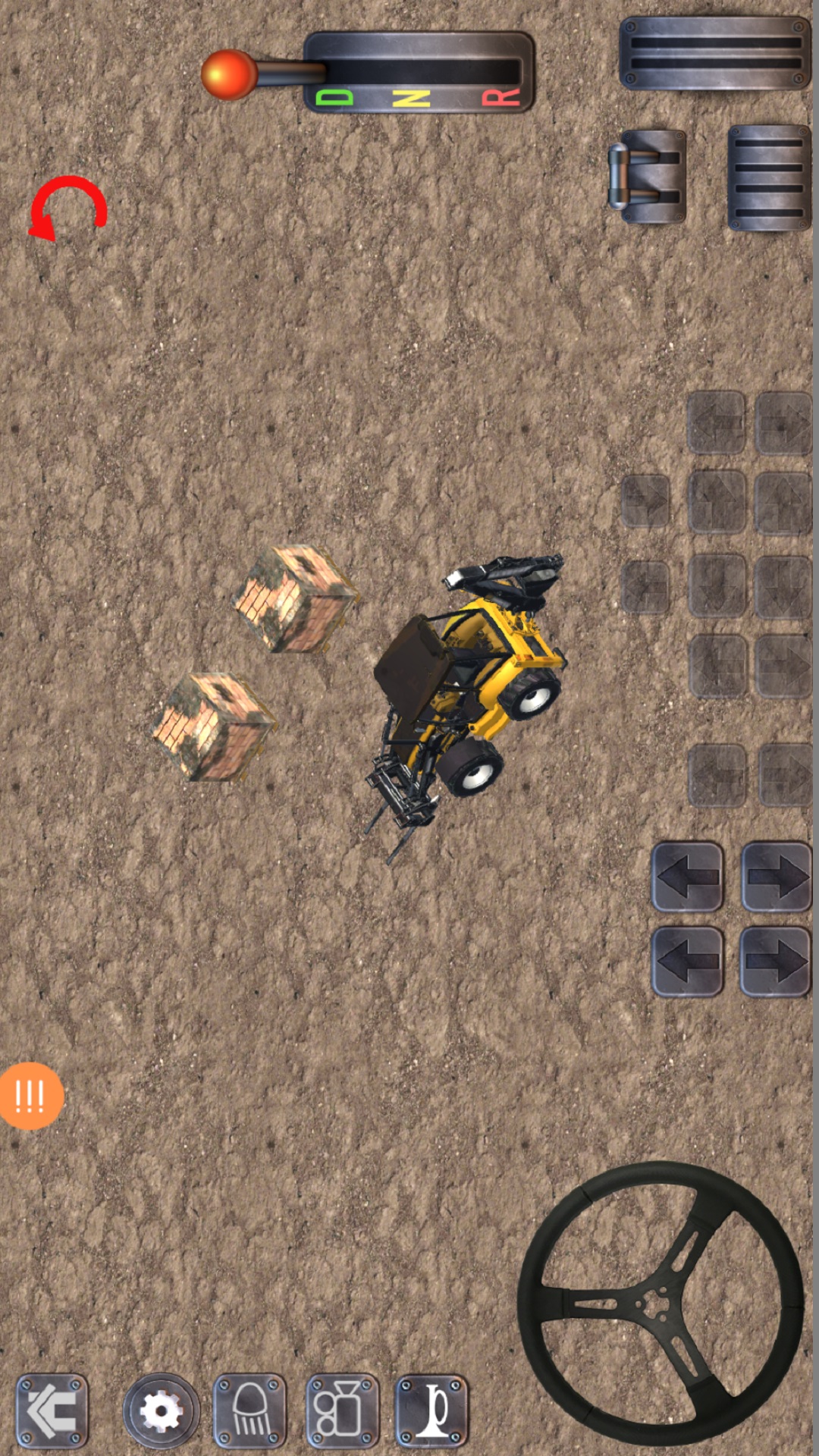Open the settings gear button
819x1456 pixels.
[x=161, y=1410]
